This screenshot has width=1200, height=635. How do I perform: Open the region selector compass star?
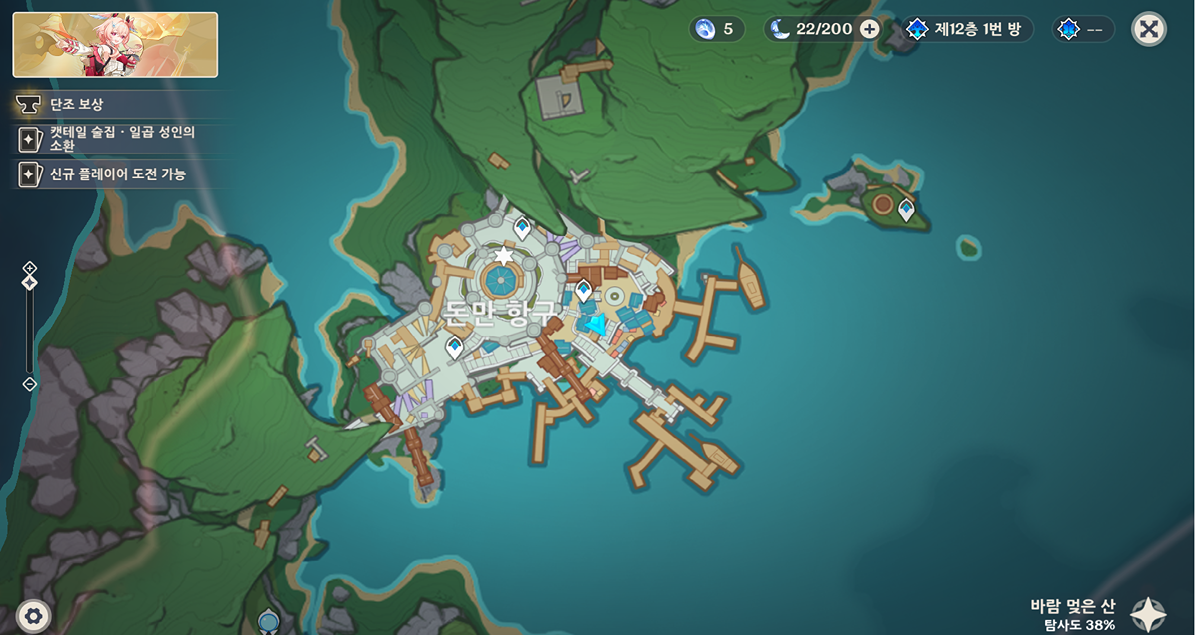[1148, 614]
